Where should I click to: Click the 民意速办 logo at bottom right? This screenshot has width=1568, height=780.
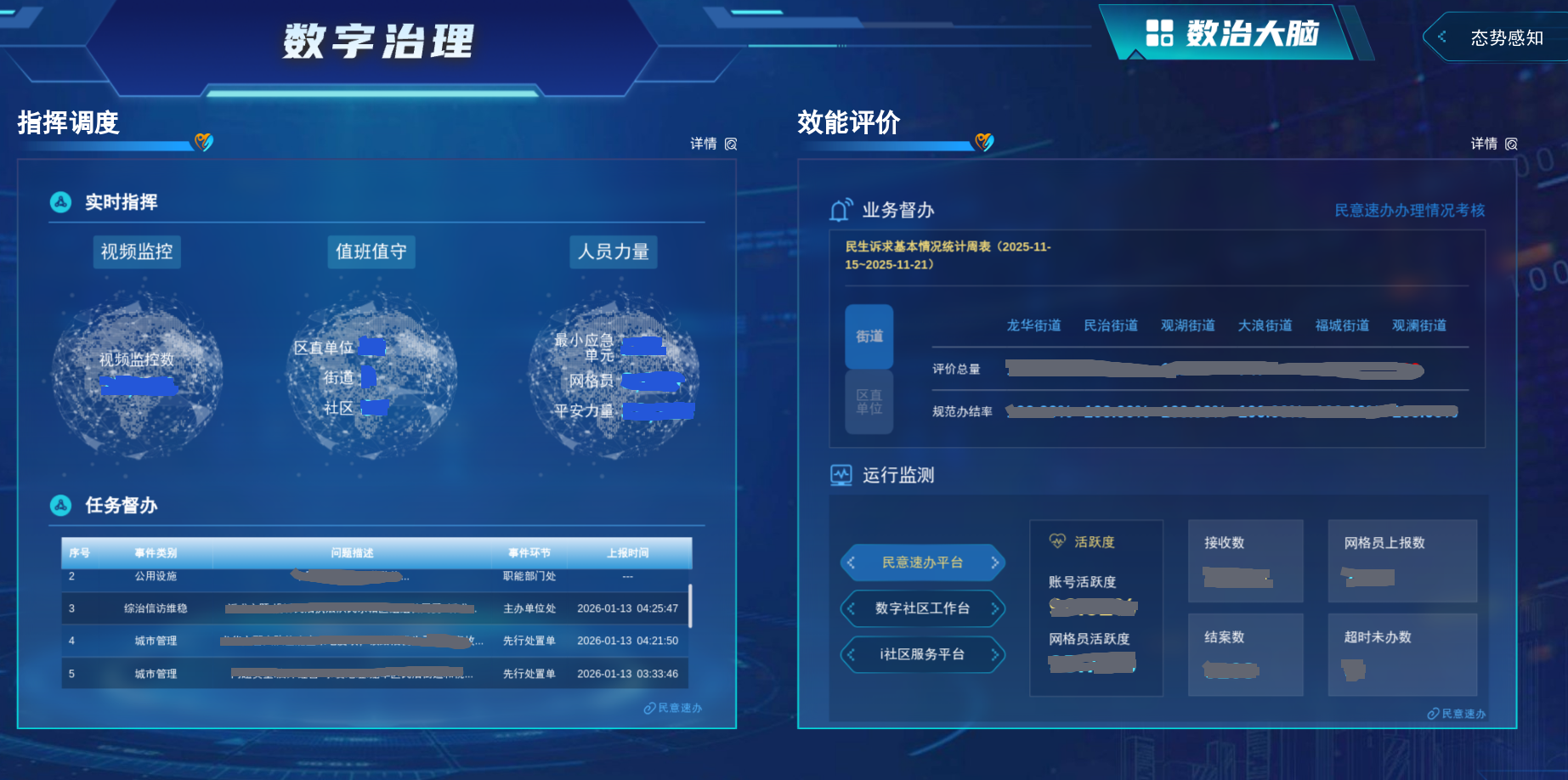click(1457, 715)
